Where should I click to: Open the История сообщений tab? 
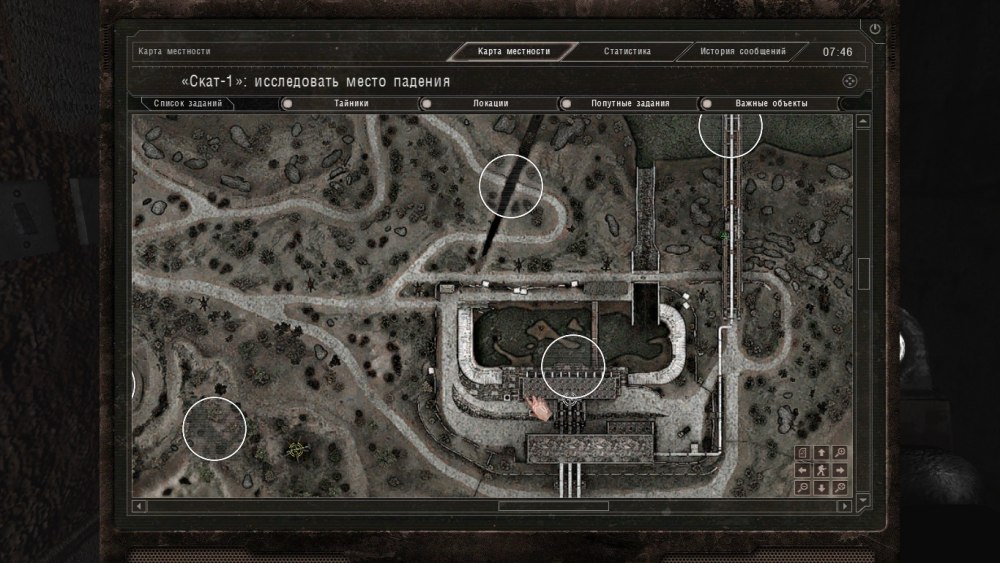click(742, 51)
